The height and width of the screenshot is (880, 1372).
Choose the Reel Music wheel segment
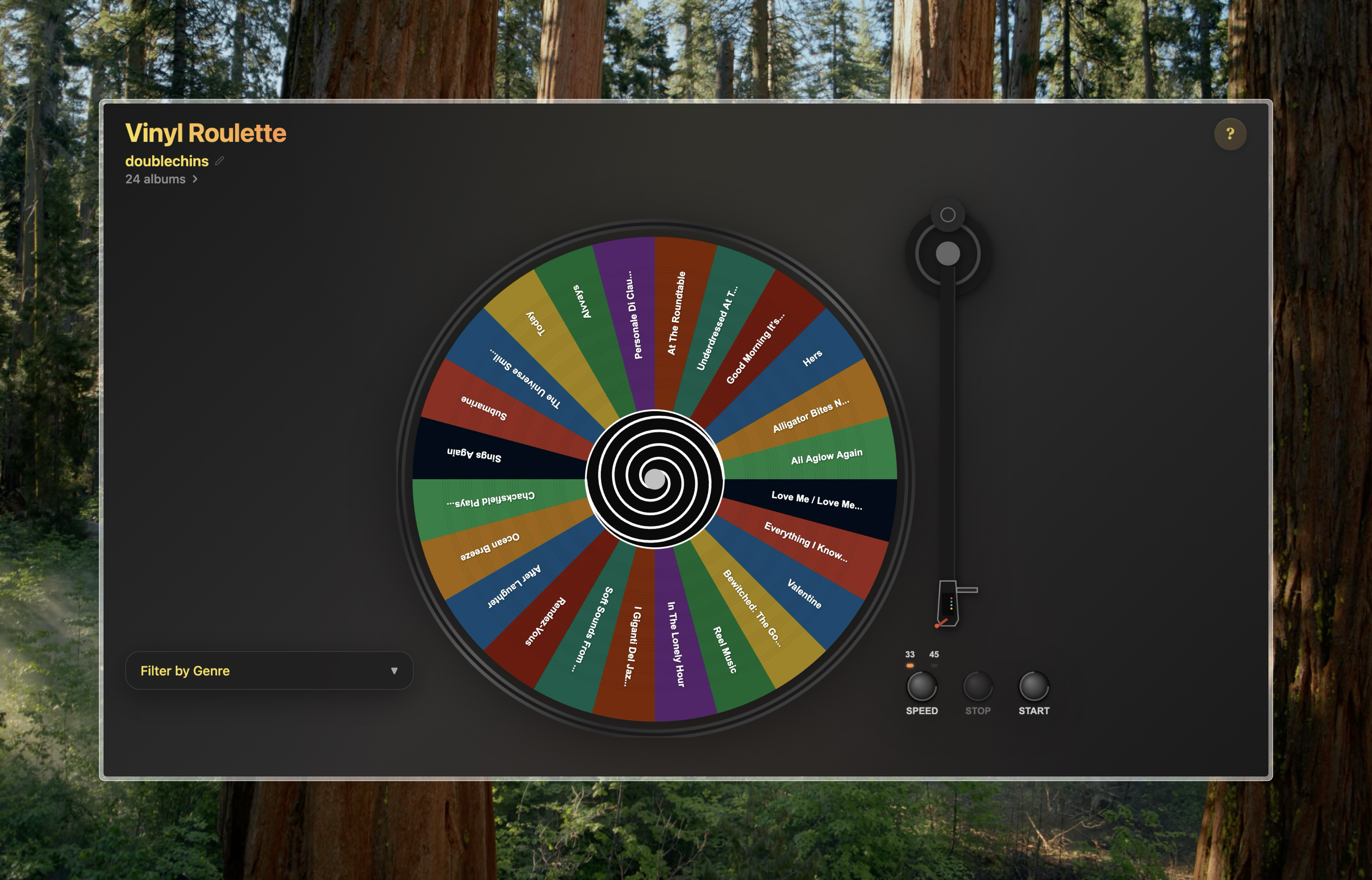coord(725,649)
